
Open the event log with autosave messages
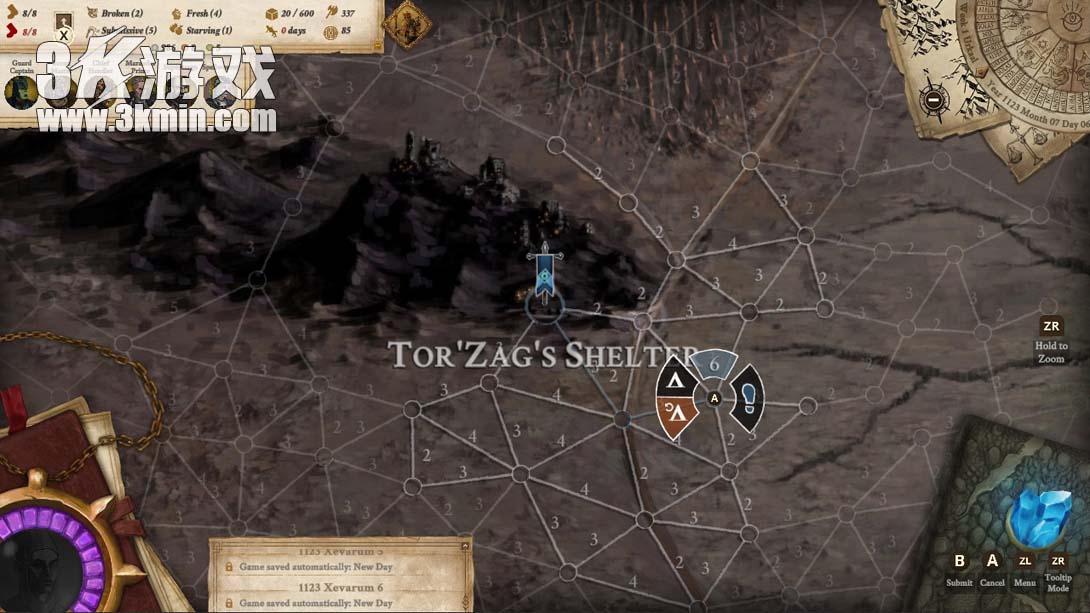pos(340,576)
